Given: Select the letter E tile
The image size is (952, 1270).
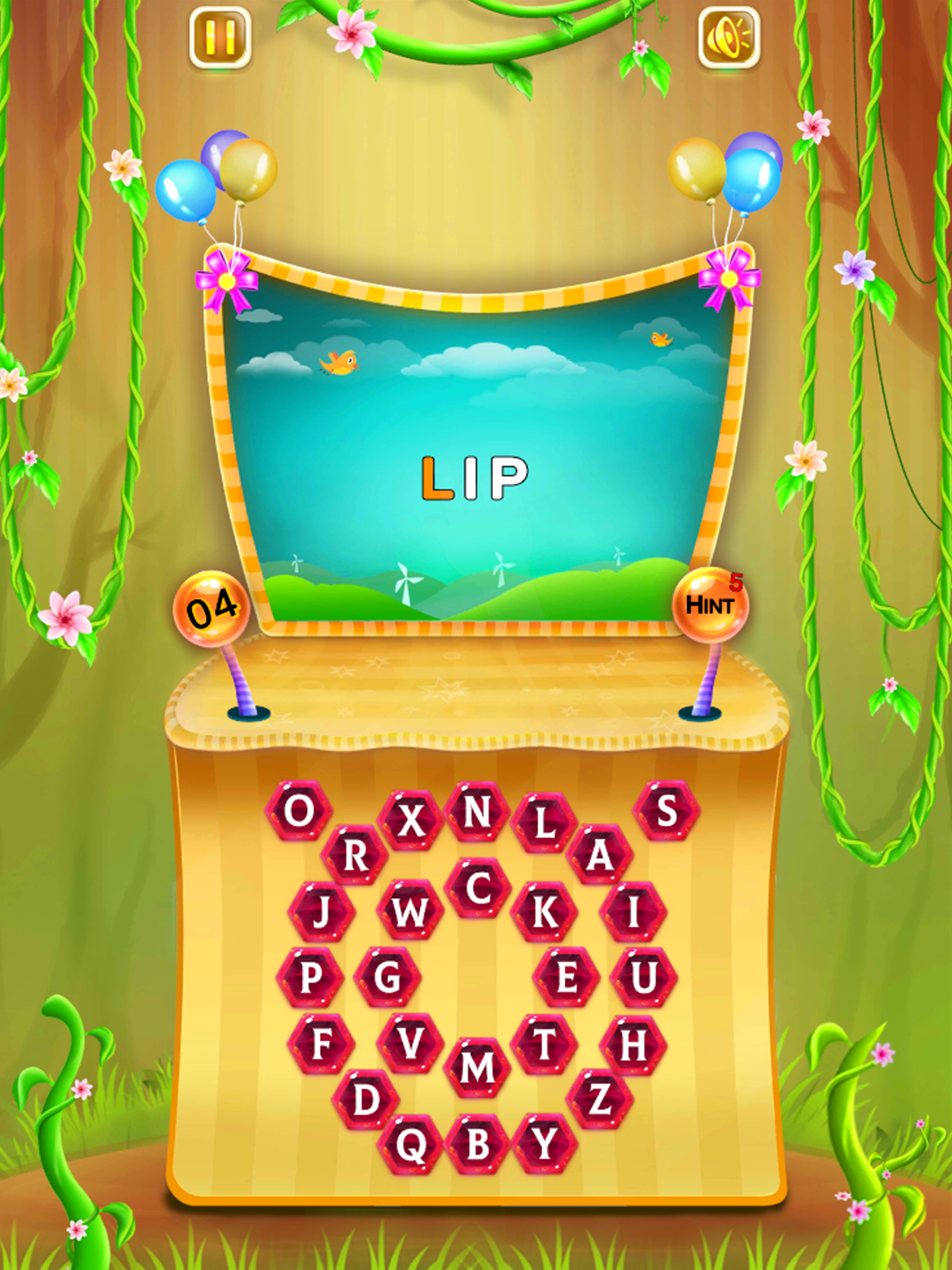Looking at the screenshot, I should click(567, 978).
